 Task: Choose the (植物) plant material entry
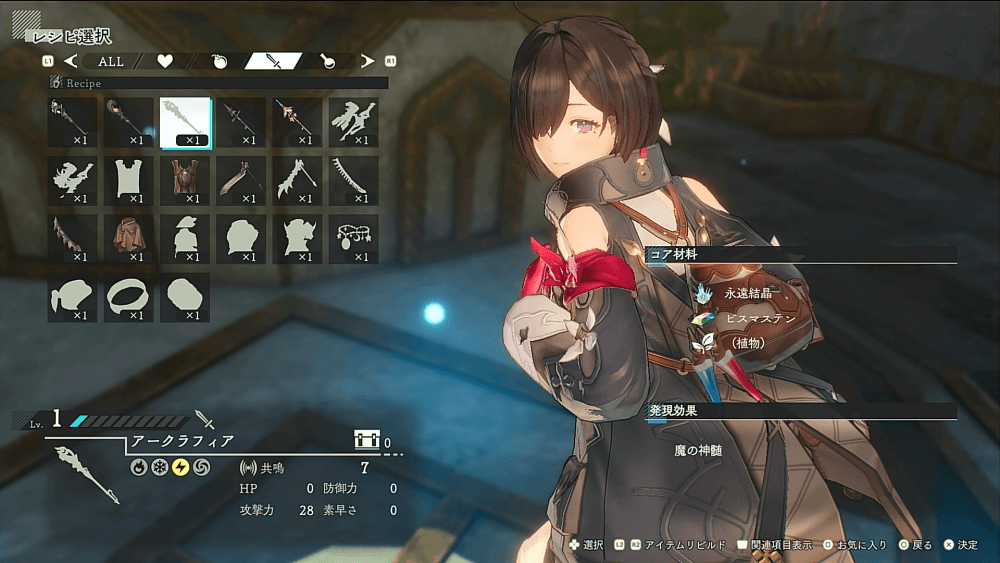pyautogui.click(x=748, y=342)
